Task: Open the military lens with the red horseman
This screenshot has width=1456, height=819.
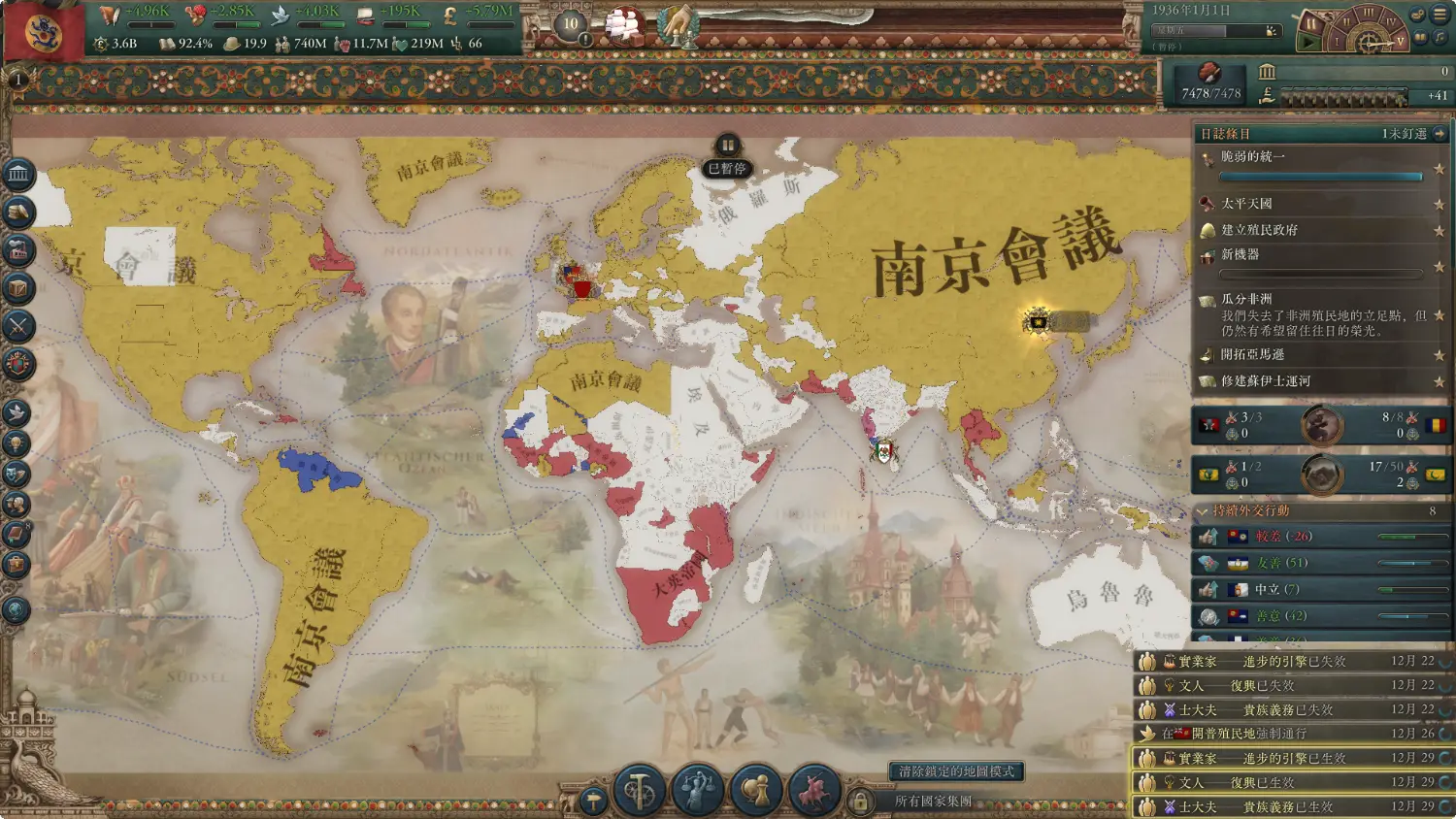Action: click(x=813, y=791)
